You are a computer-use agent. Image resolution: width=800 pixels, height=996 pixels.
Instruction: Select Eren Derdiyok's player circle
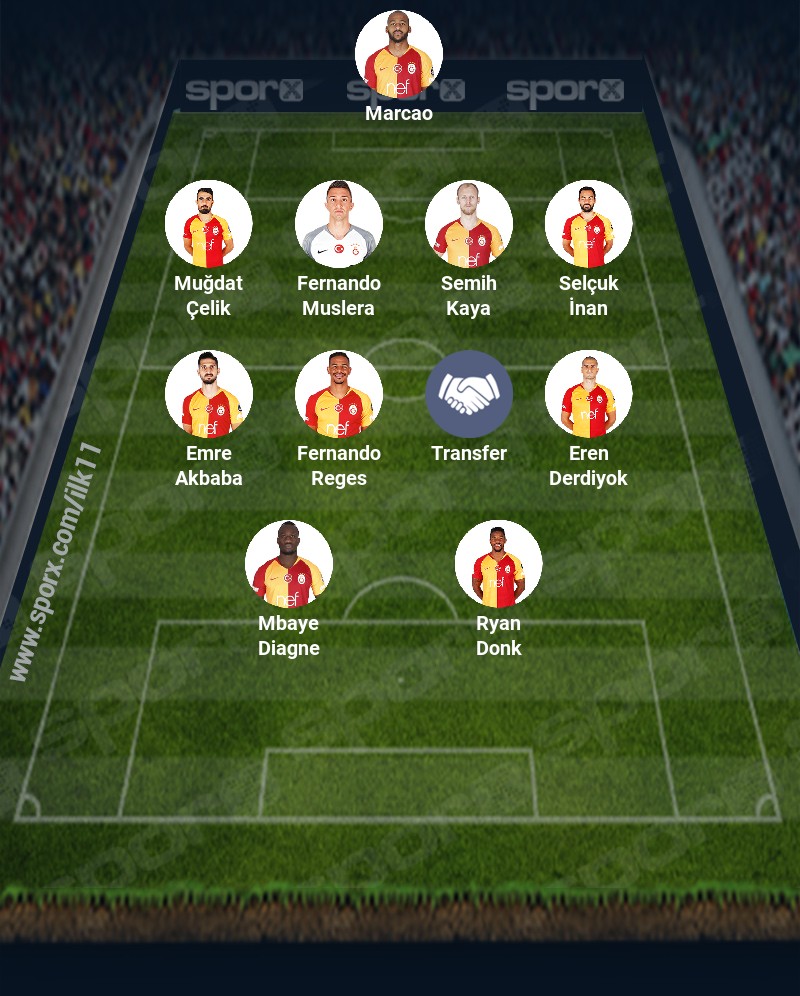coord(588,394)
